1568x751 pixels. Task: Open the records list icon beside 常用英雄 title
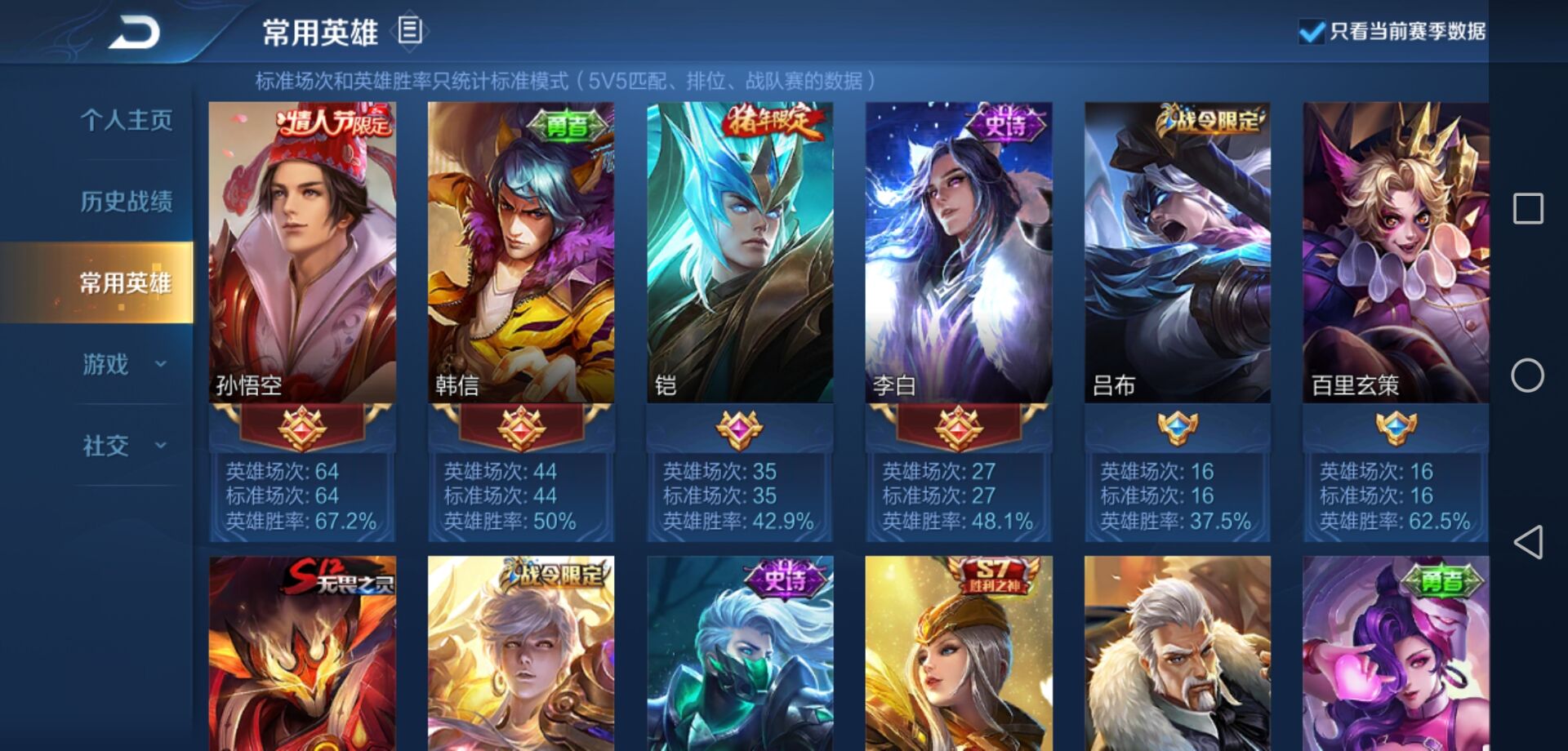pyautogui.click(x=408, y=29)
